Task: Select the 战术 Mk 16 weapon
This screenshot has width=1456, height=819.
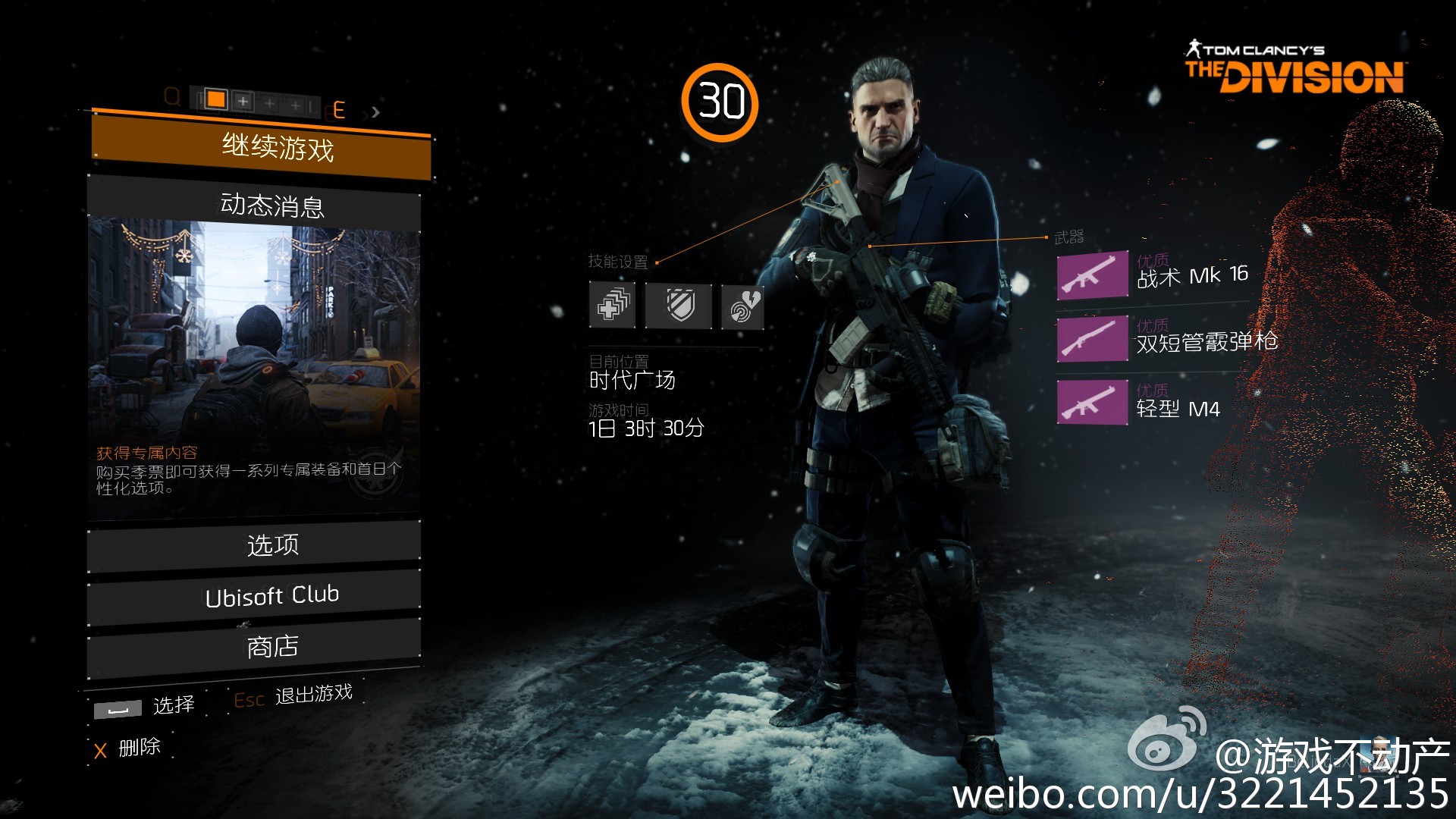Action: point(1153,275)
